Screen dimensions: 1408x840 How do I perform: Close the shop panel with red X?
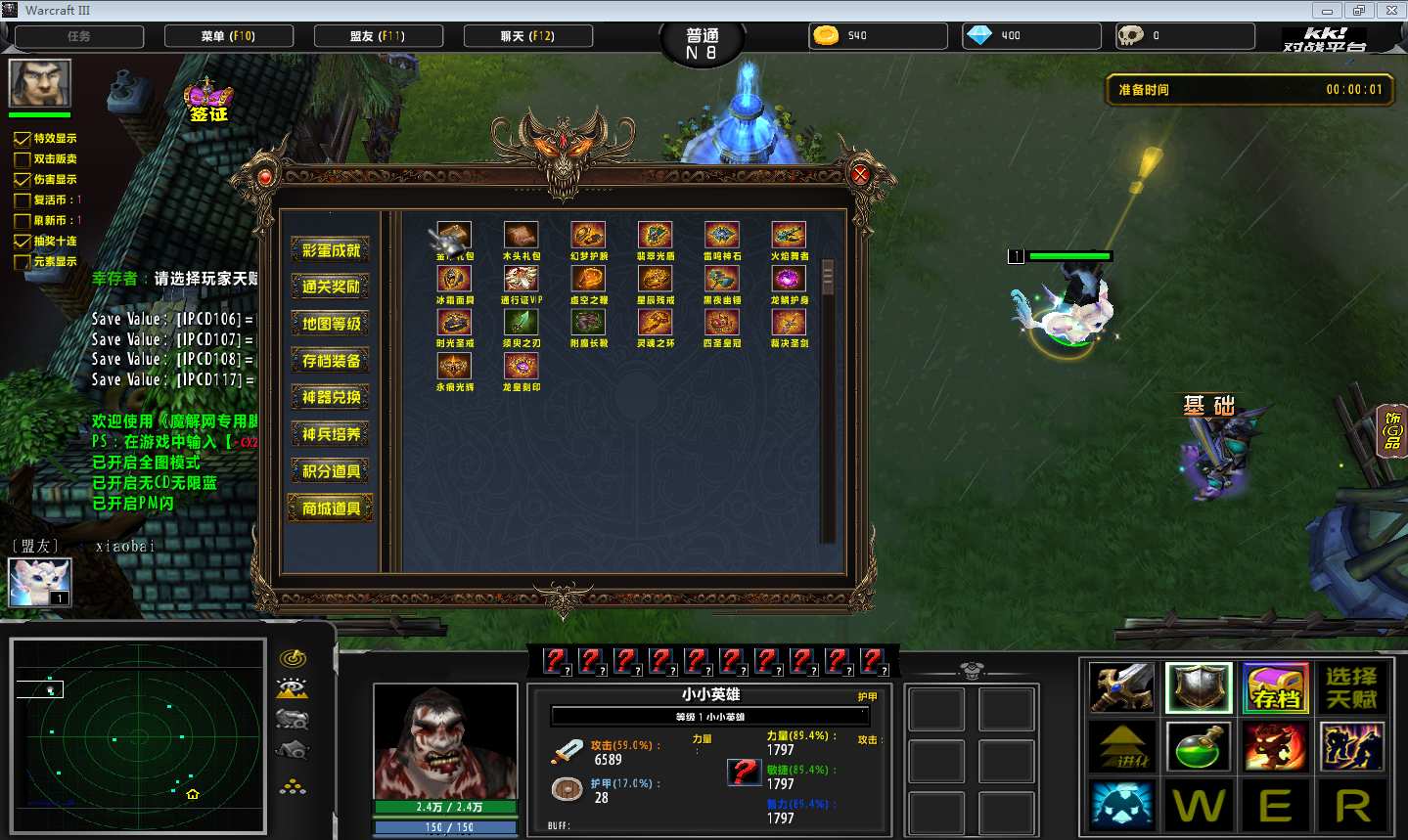(860, 175)
